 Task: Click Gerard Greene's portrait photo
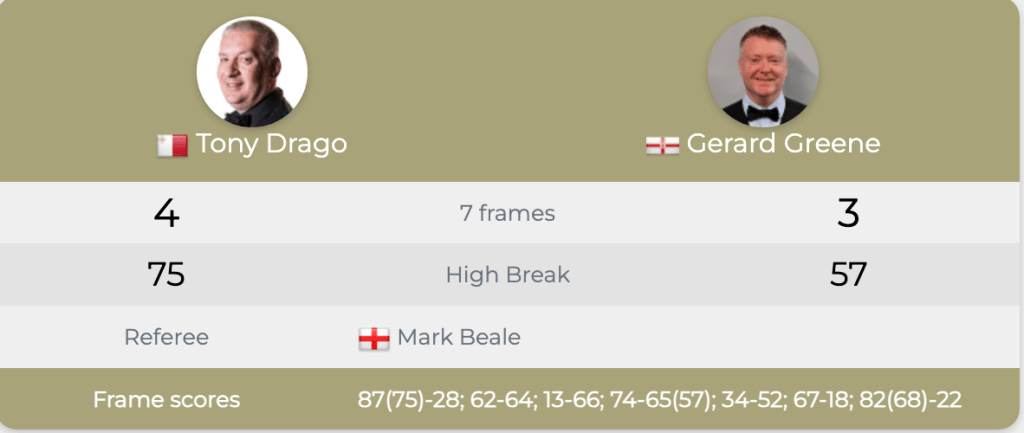[x=763, y=72]
